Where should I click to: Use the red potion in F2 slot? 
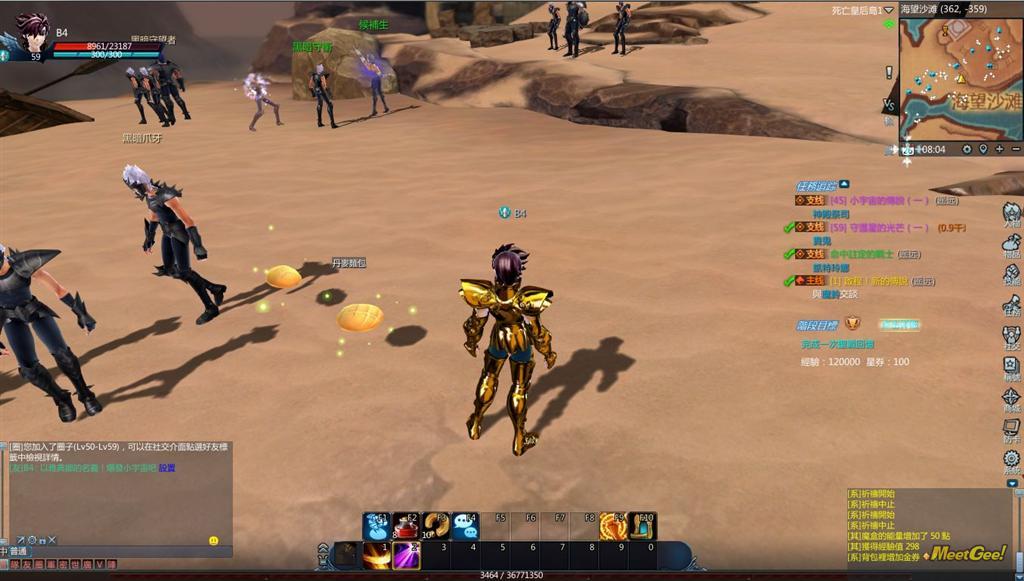407,527
